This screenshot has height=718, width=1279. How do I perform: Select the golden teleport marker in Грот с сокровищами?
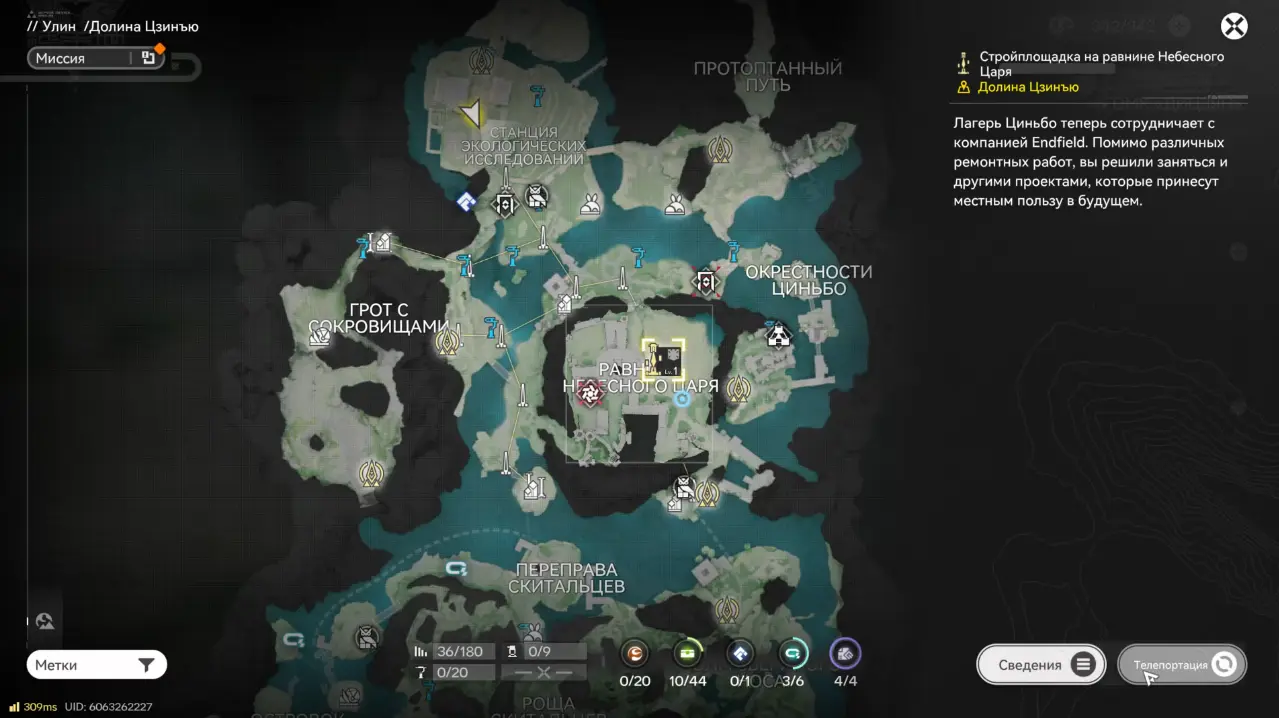[447, 343]
